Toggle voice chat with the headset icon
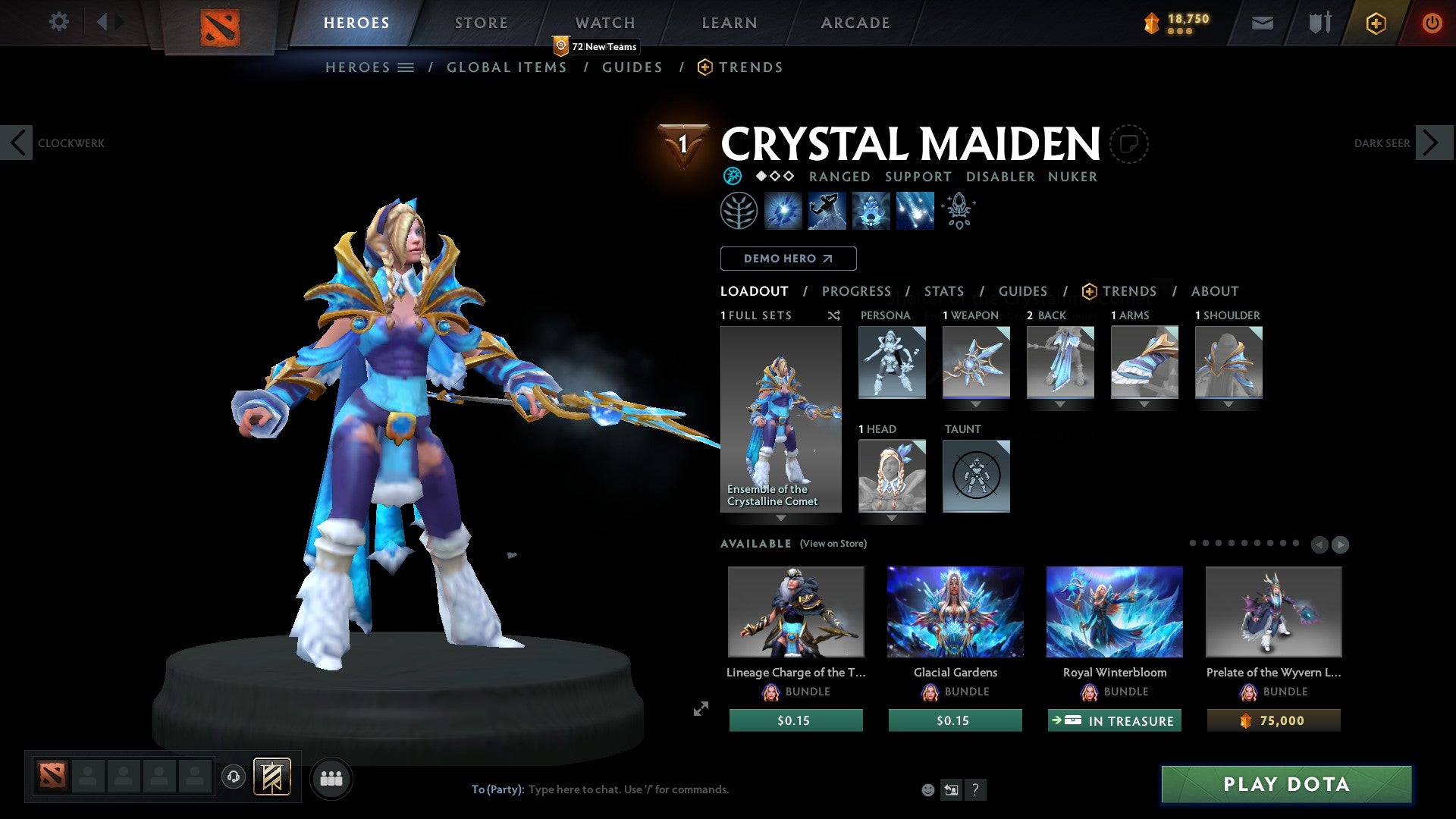1456x819 pixels. [x=233, y=778]
